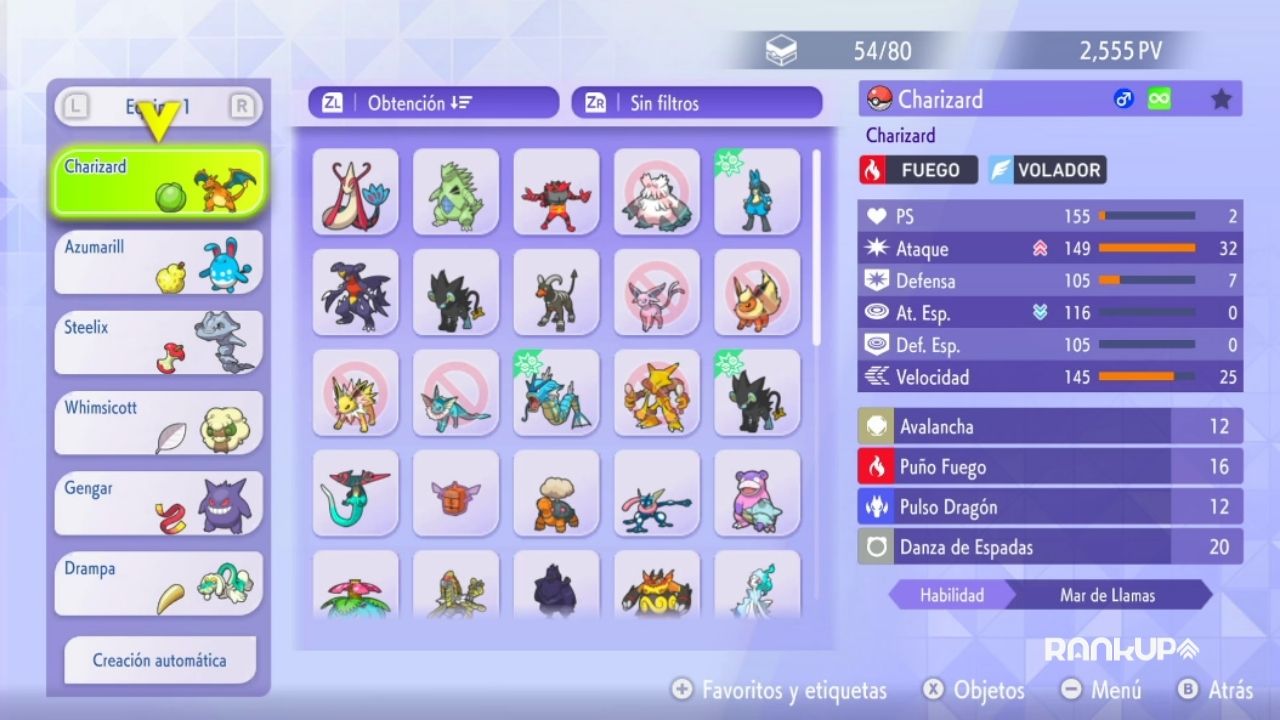Choose the Pulso Dragón move row
Viewport: 1280px width, 720px height.
pos(1050,507)
